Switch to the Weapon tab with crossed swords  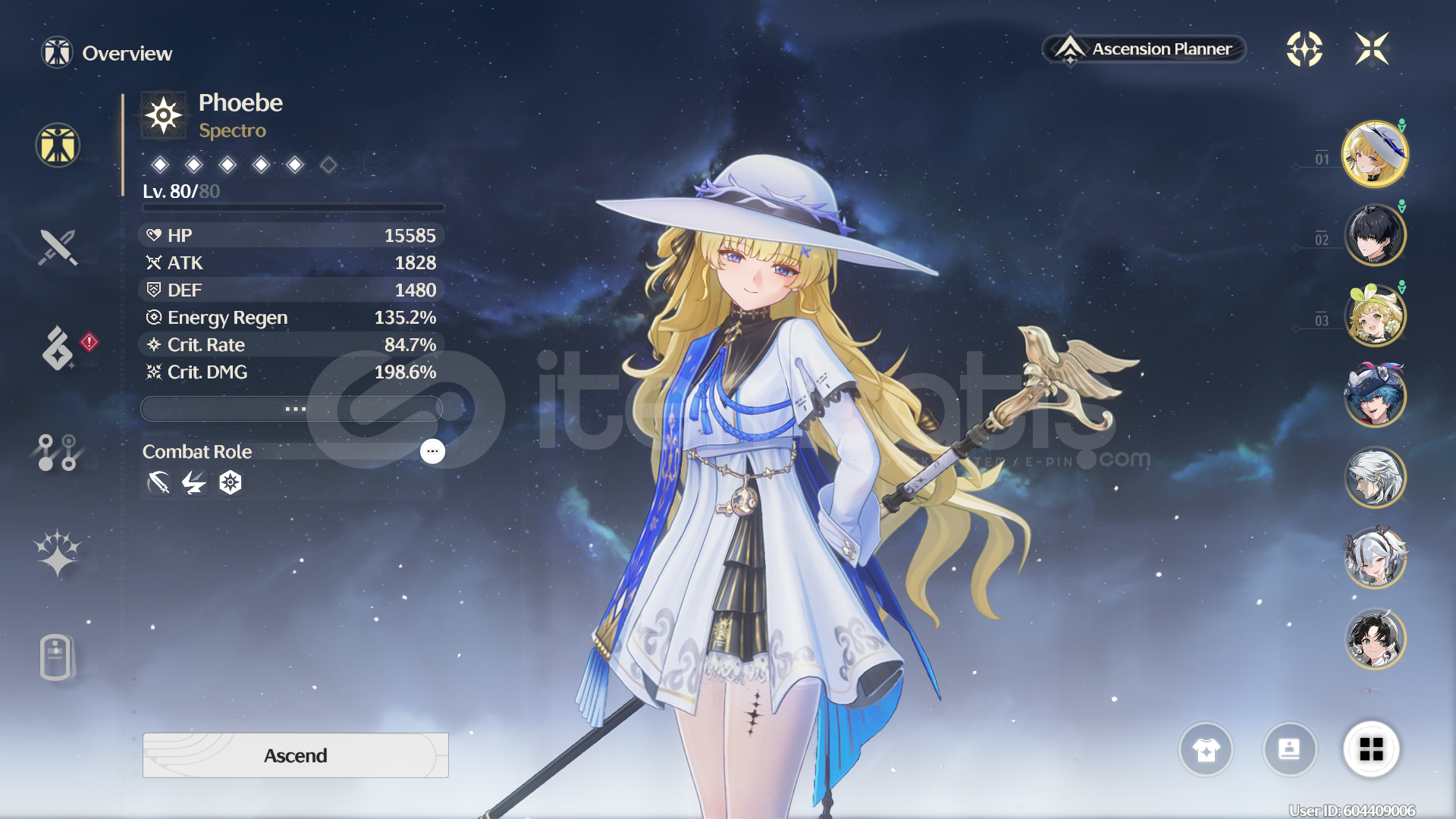point(58,247)
